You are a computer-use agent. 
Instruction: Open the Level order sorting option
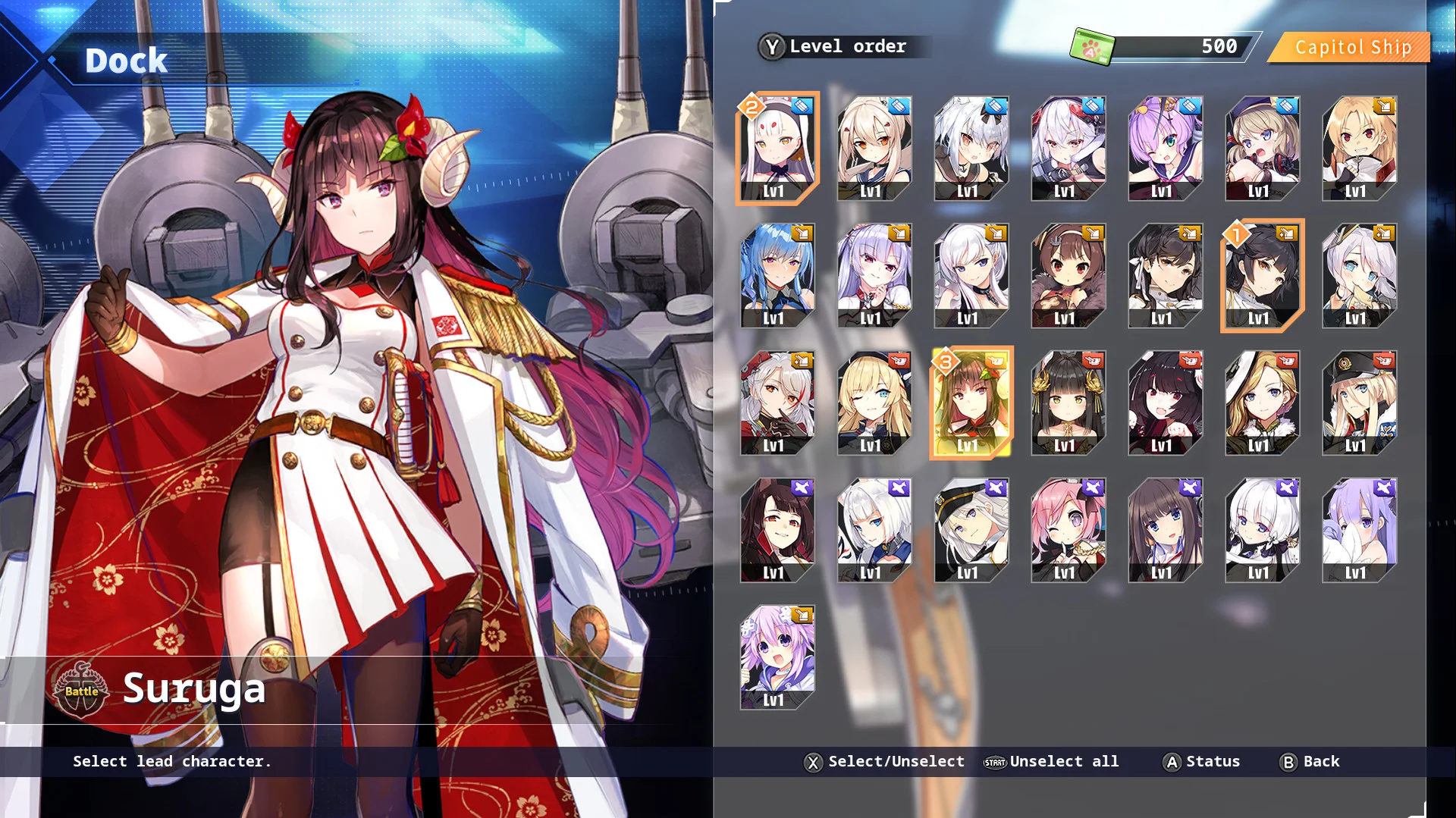847,46
